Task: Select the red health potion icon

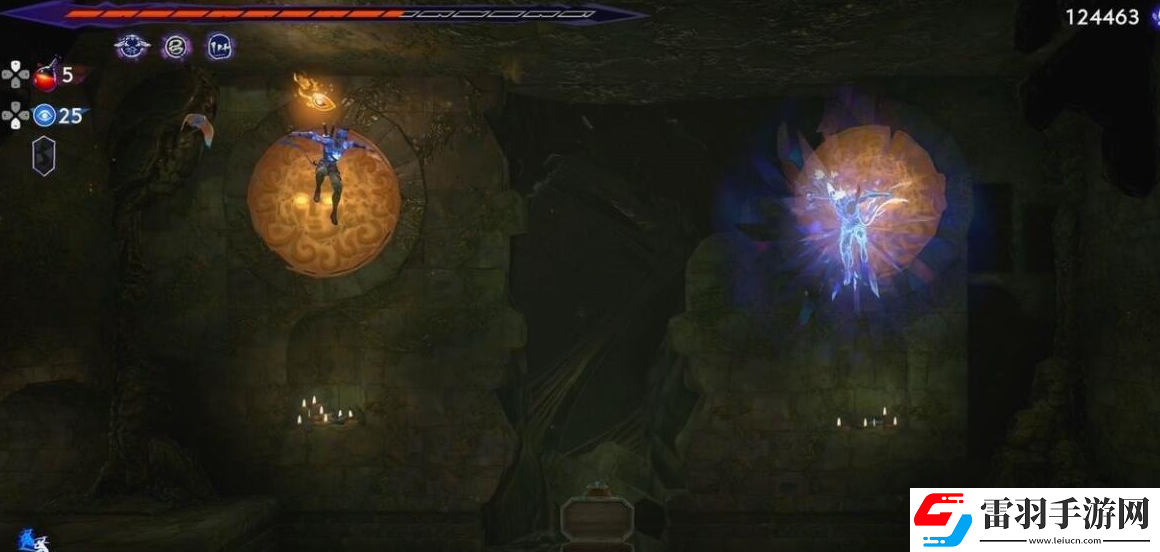Action: [46, 75]
